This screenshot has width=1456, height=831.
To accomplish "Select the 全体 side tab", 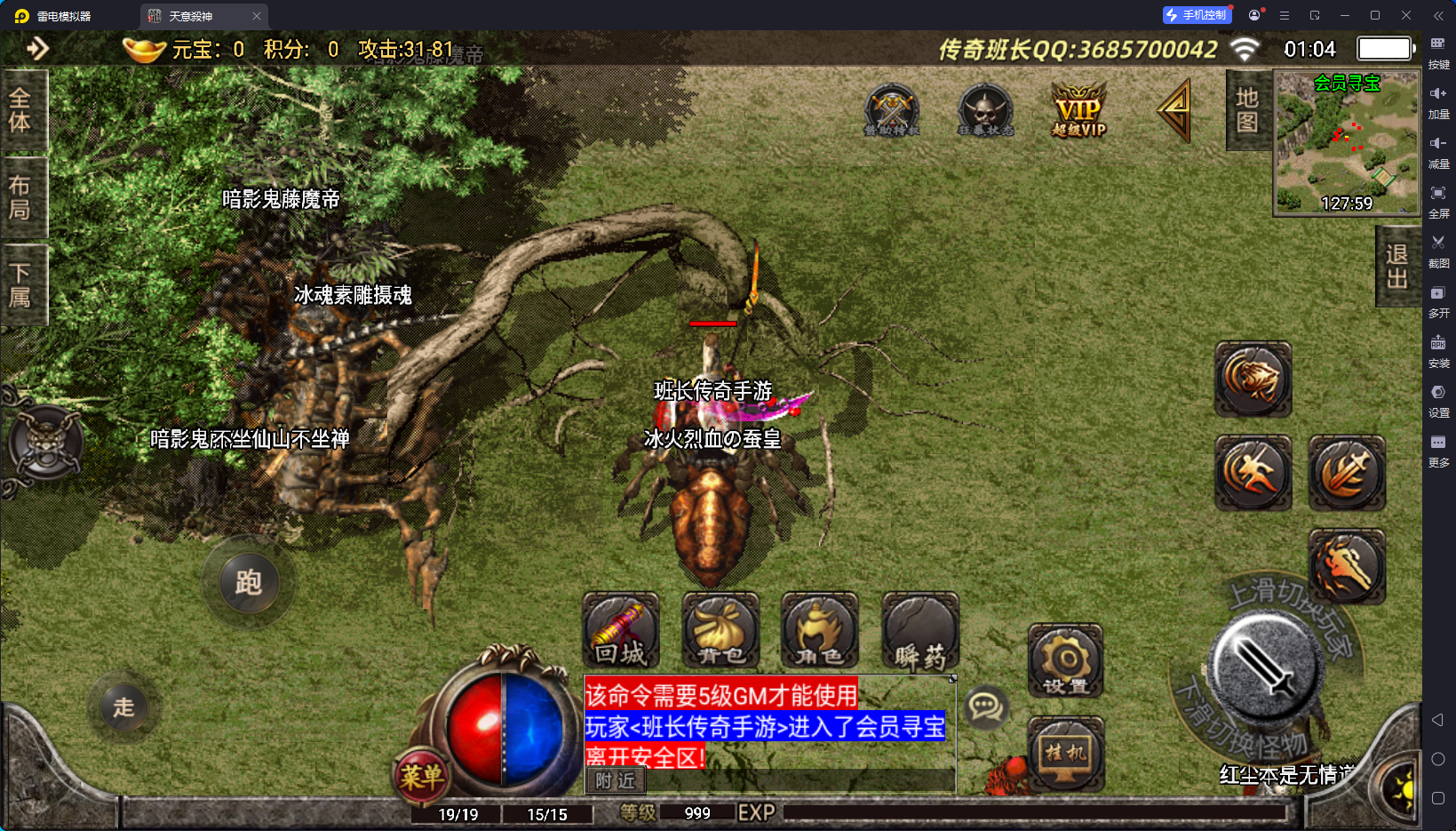I will point(20,110).
